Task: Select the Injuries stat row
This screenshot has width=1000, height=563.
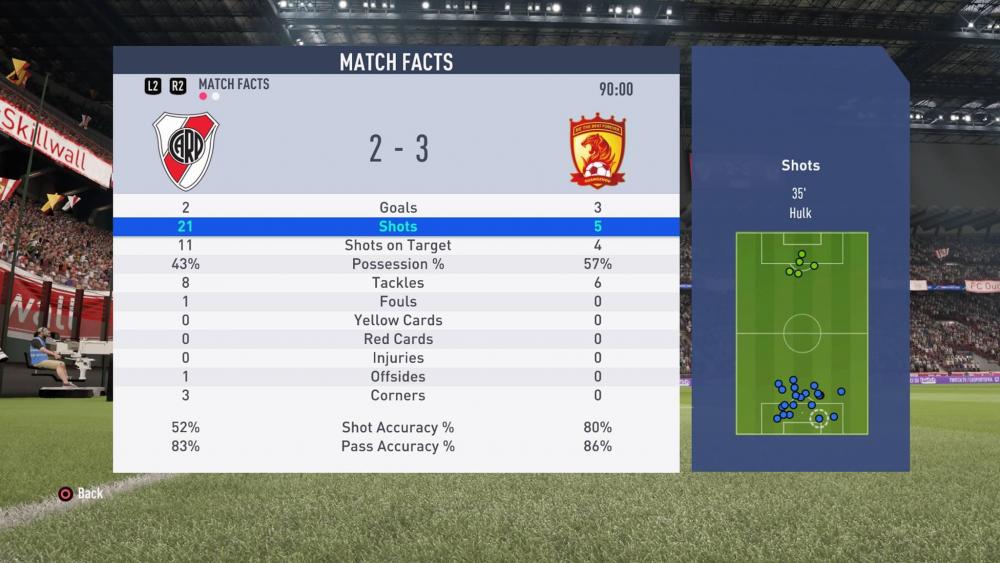Action: click(x=398, y=358)
